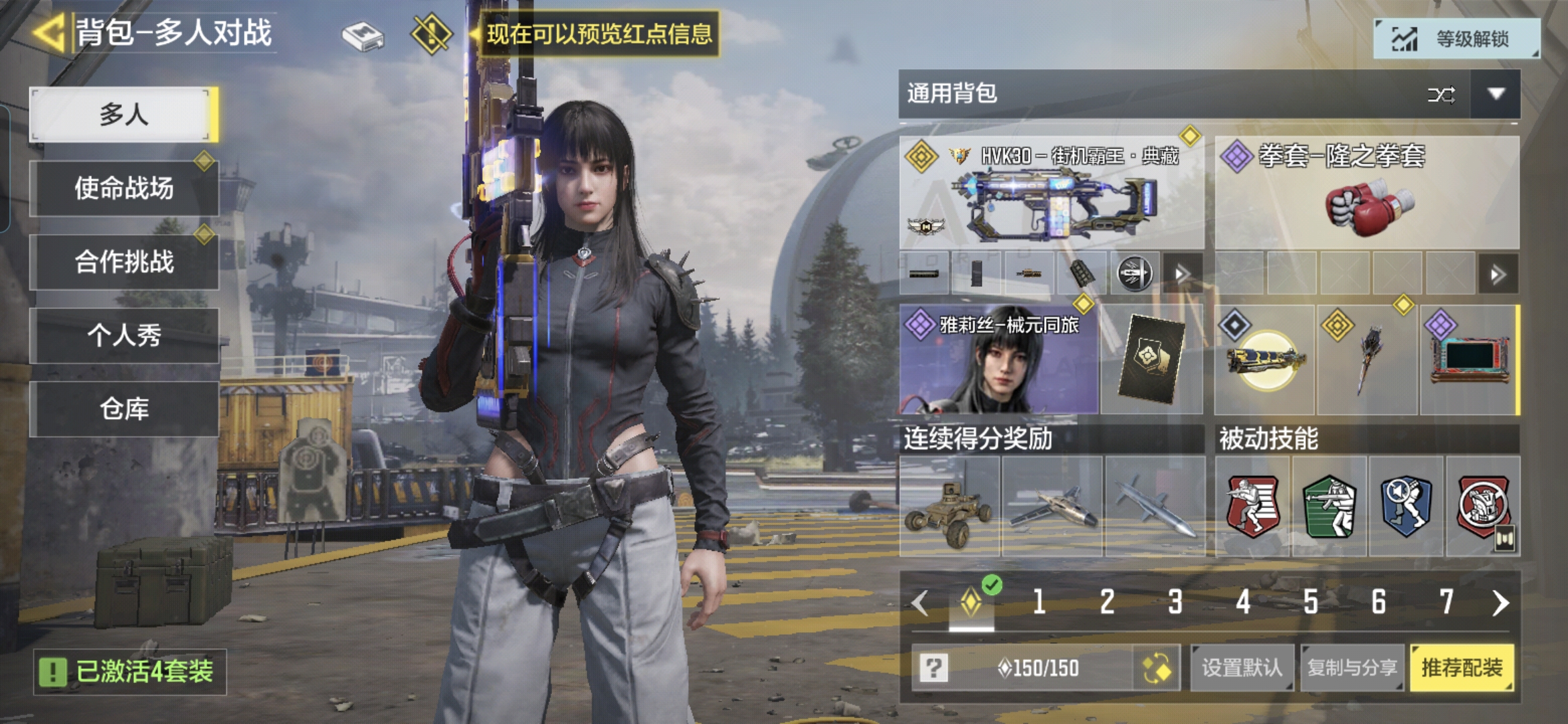This screenshot has width=1568, height=724.
Task: Select the HVK30 primary weapon slot
Action: click(x=1051, y=193)
